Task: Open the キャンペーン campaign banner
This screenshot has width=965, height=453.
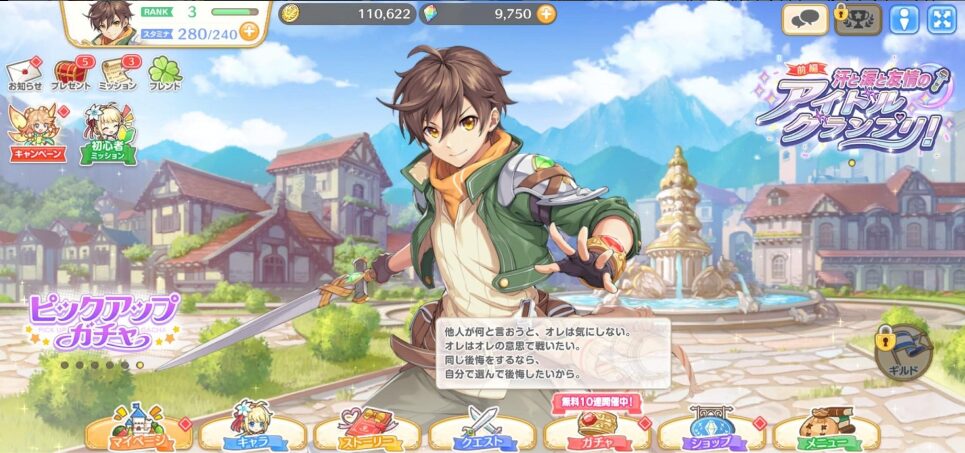Action: coord(37,133)
